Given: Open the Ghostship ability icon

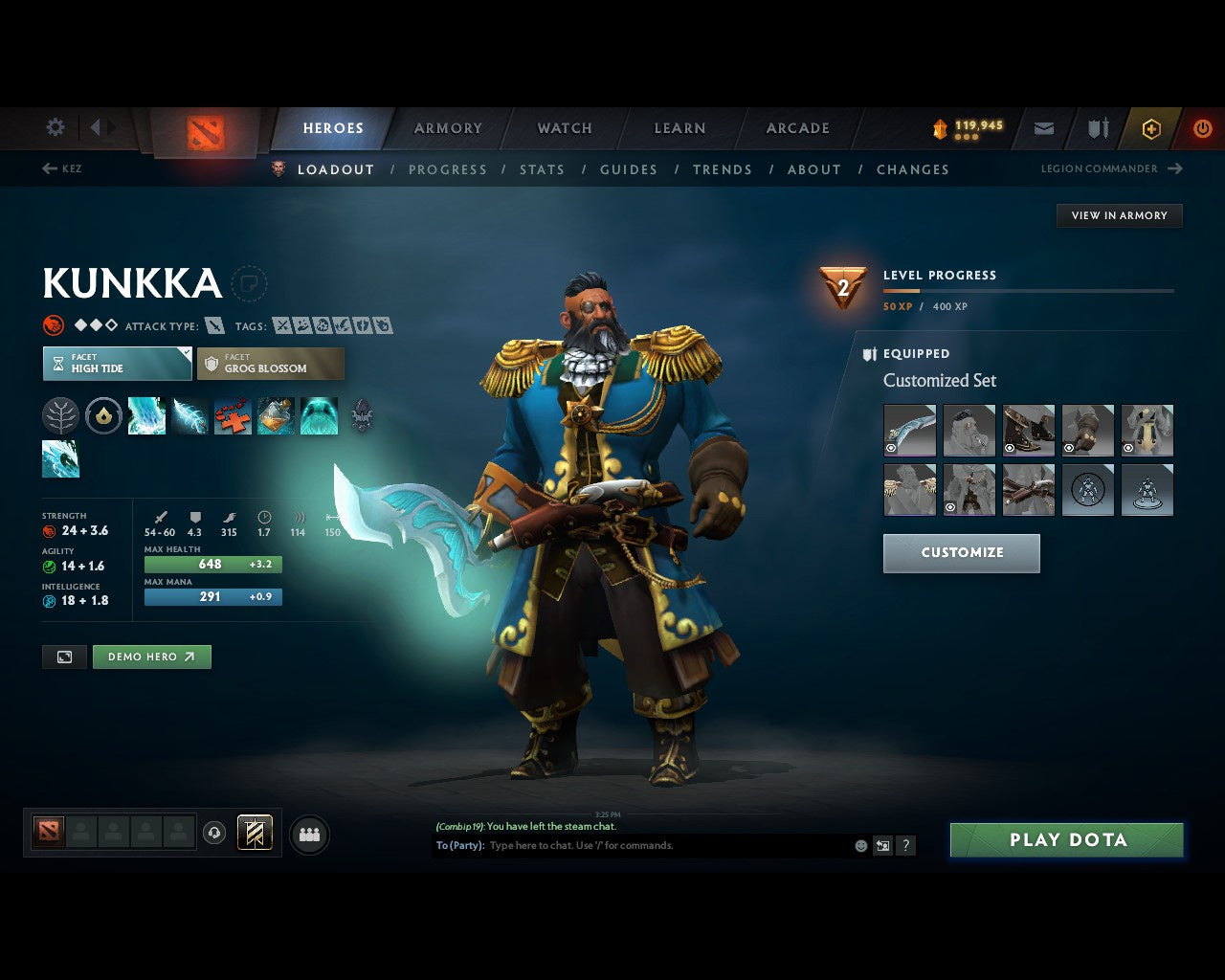Looking at the screenshot, I should (x=319, y=415).
